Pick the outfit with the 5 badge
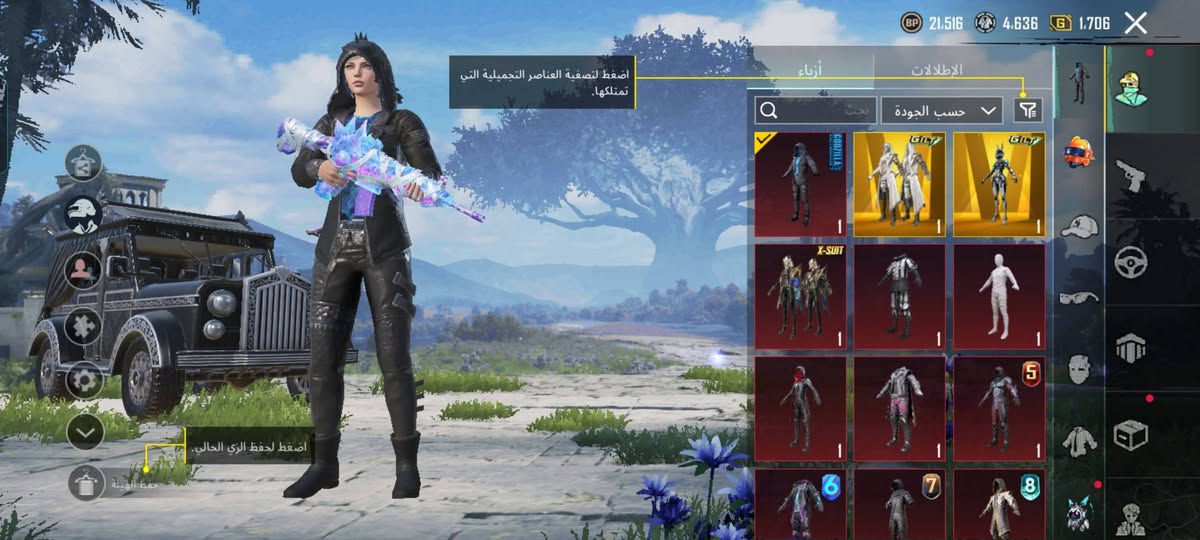Viewport: 1200px width, 540px height. (999, 408)
